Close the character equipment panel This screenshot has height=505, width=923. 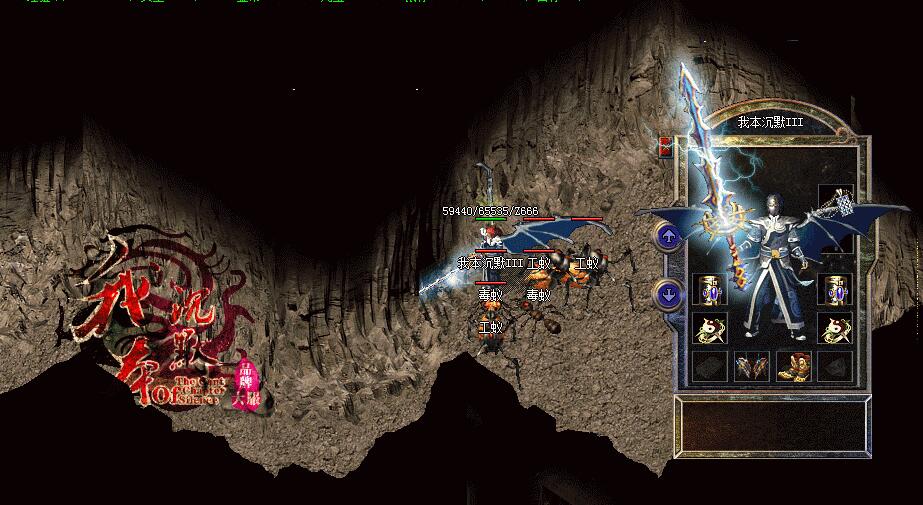click(x=664, y=147)
